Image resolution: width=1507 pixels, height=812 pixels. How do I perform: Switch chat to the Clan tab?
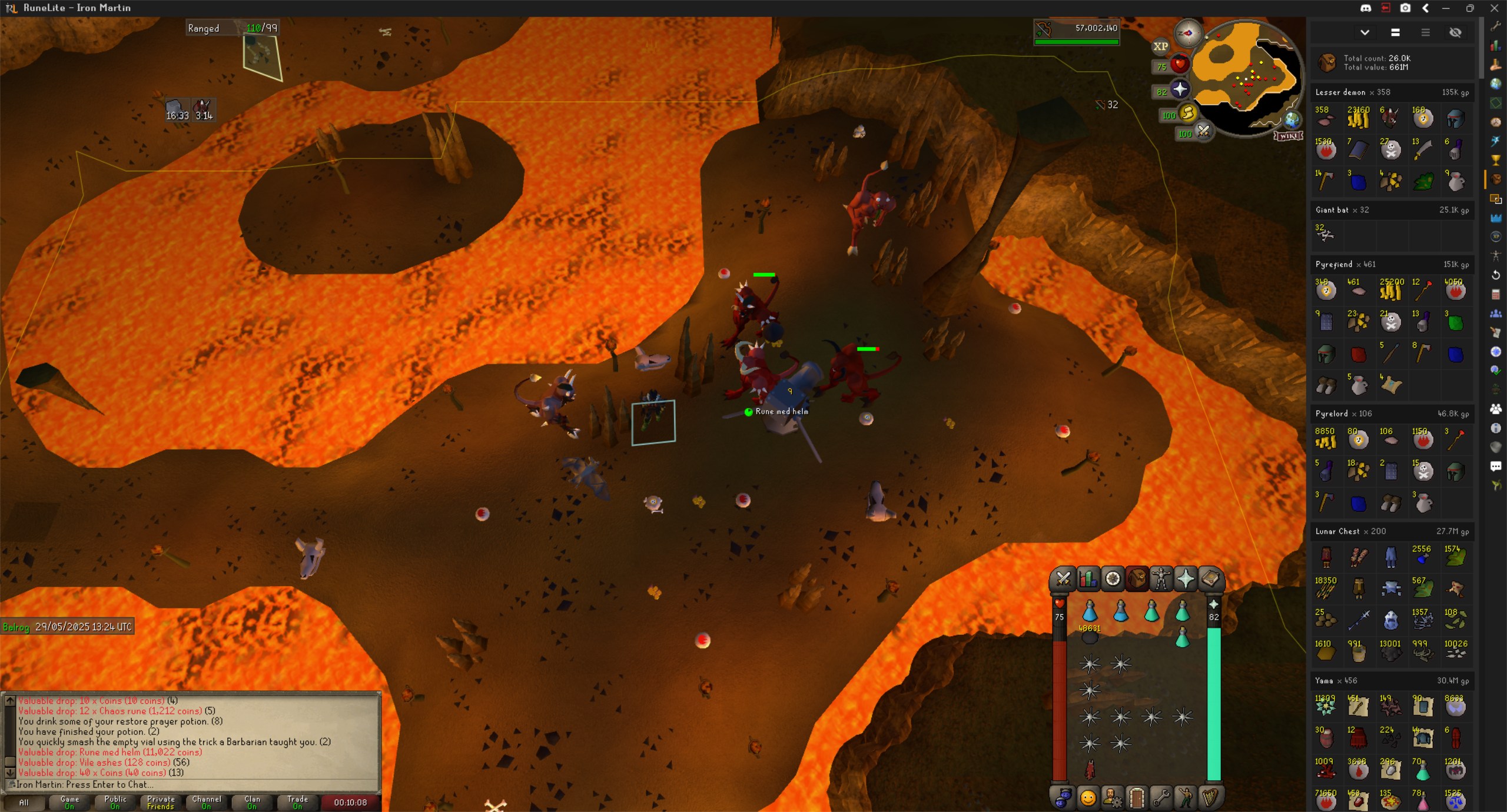(252, 802)
